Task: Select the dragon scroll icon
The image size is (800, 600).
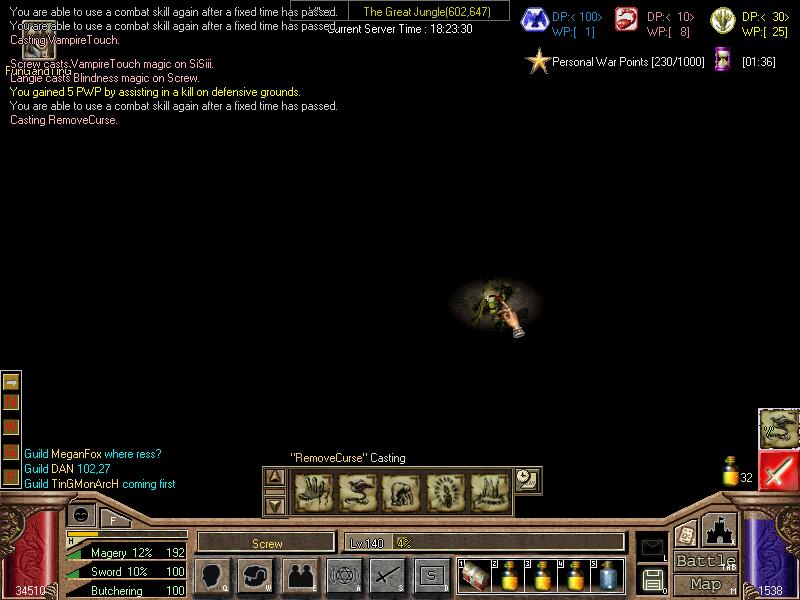Action: [778, 428]
